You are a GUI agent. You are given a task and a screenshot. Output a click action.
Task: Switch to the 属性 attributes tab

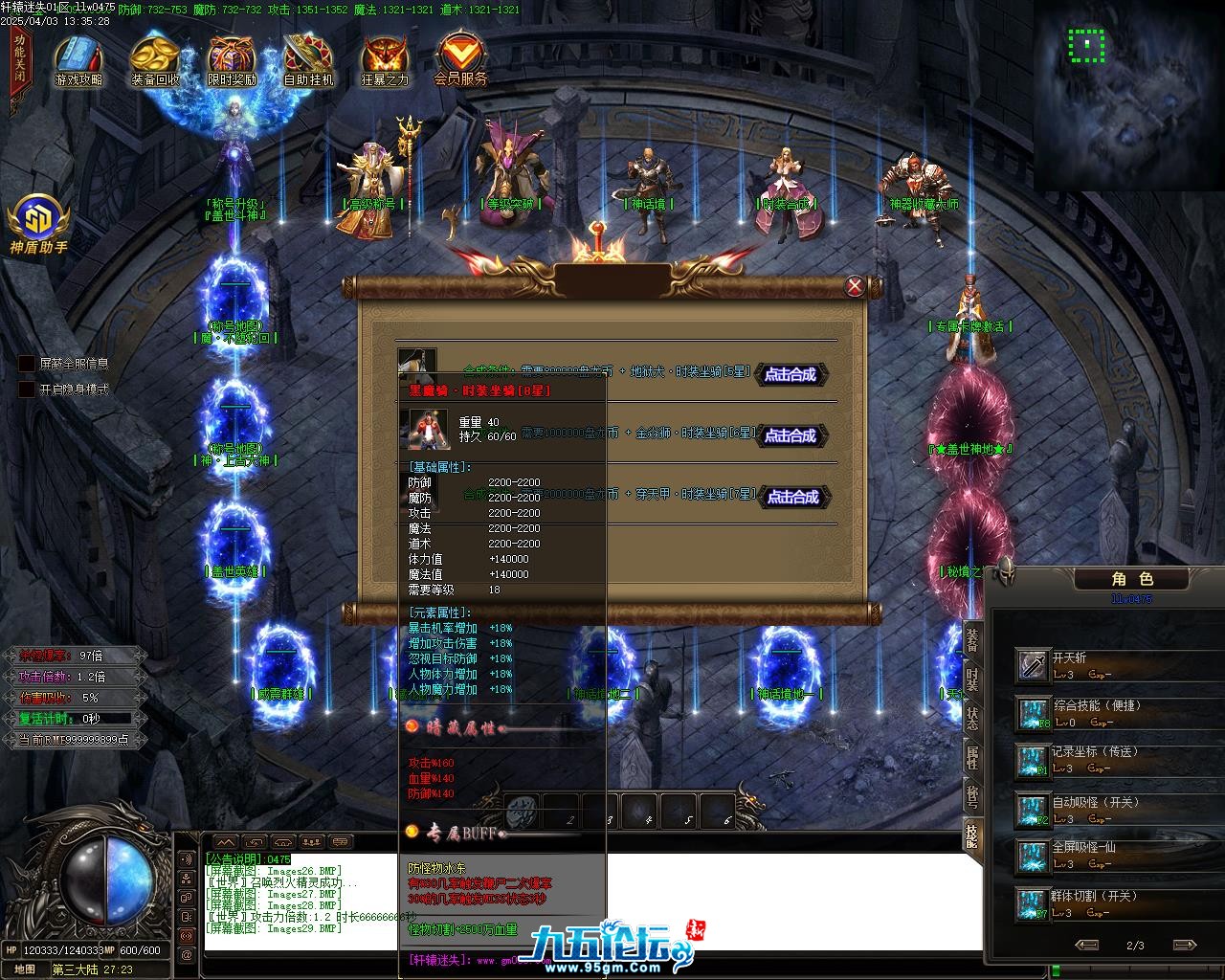(x=972, y=759)
